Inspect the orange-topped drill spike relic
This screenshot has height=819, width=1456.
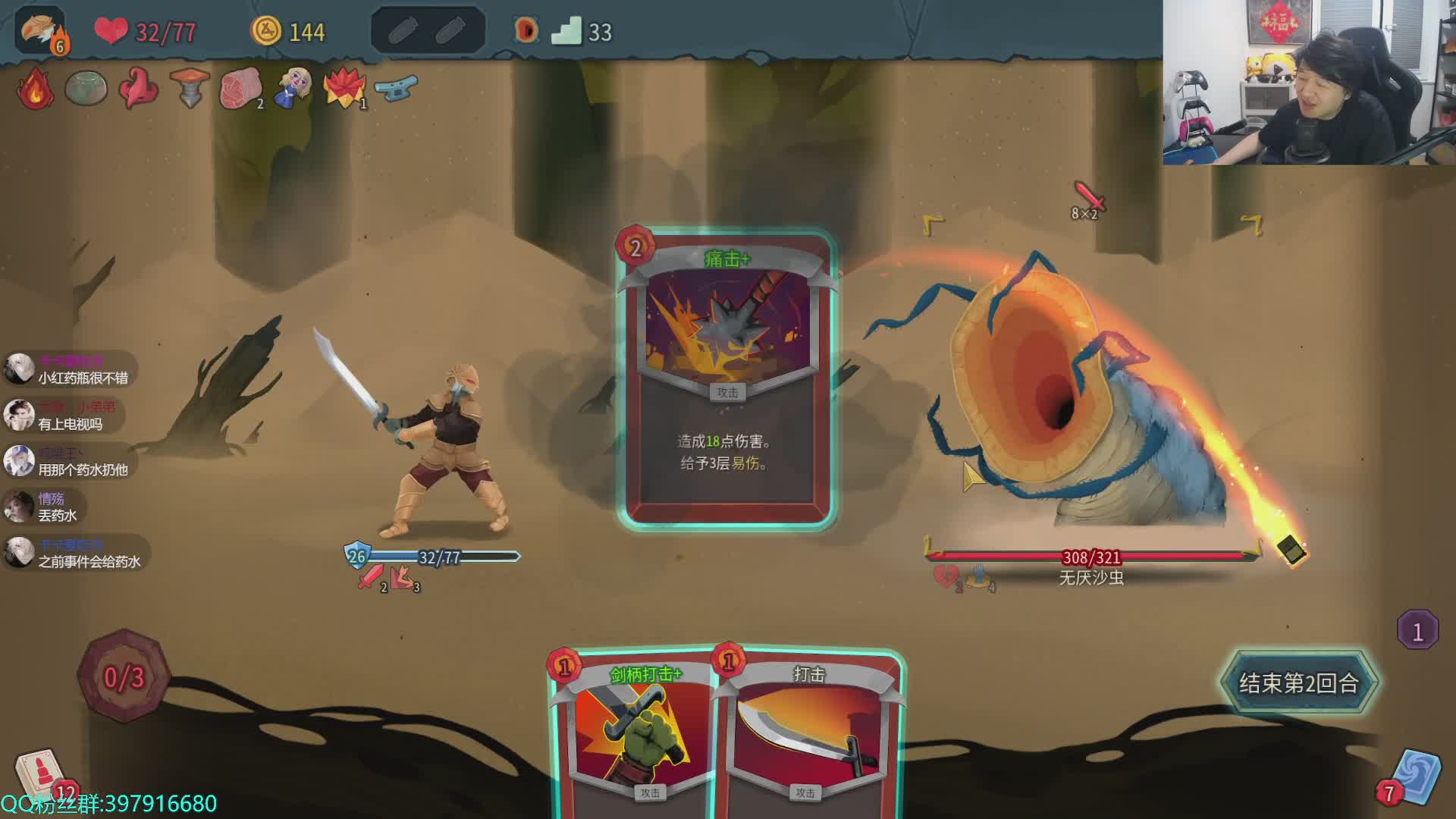(190, 89)
